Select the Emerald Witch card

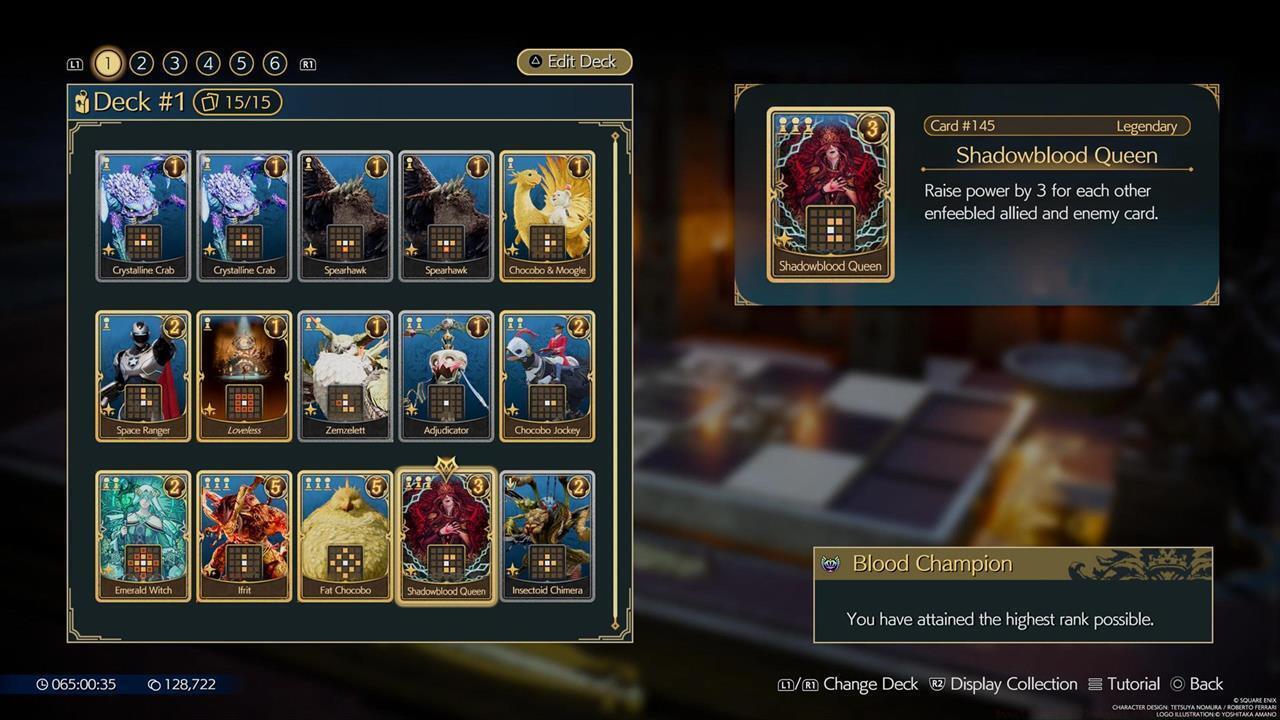pos(142,535)
